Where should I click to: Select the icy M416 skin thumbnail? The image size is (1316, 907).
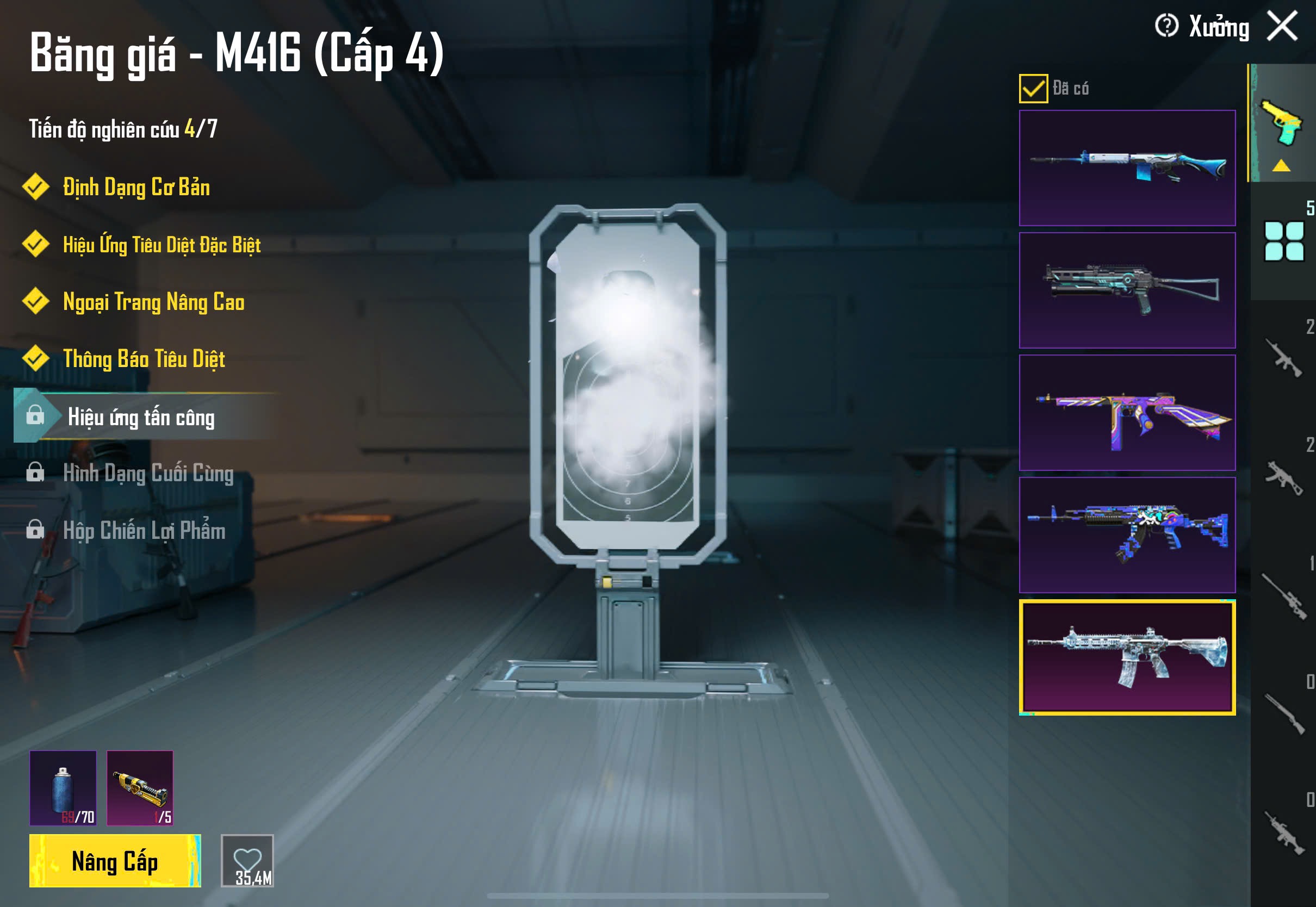[1127, 657]
